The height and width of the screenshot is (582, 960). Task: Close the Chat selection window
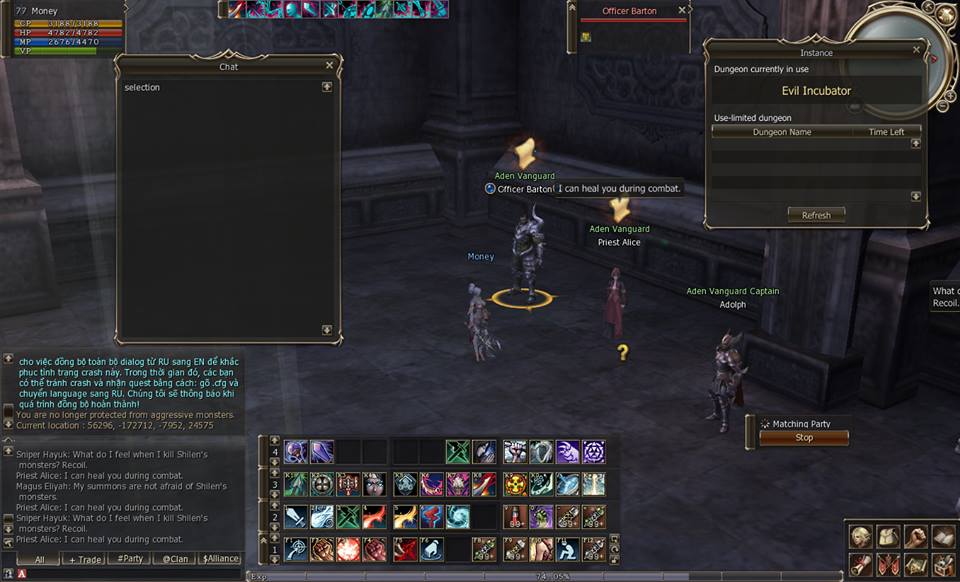click(329, 66)
